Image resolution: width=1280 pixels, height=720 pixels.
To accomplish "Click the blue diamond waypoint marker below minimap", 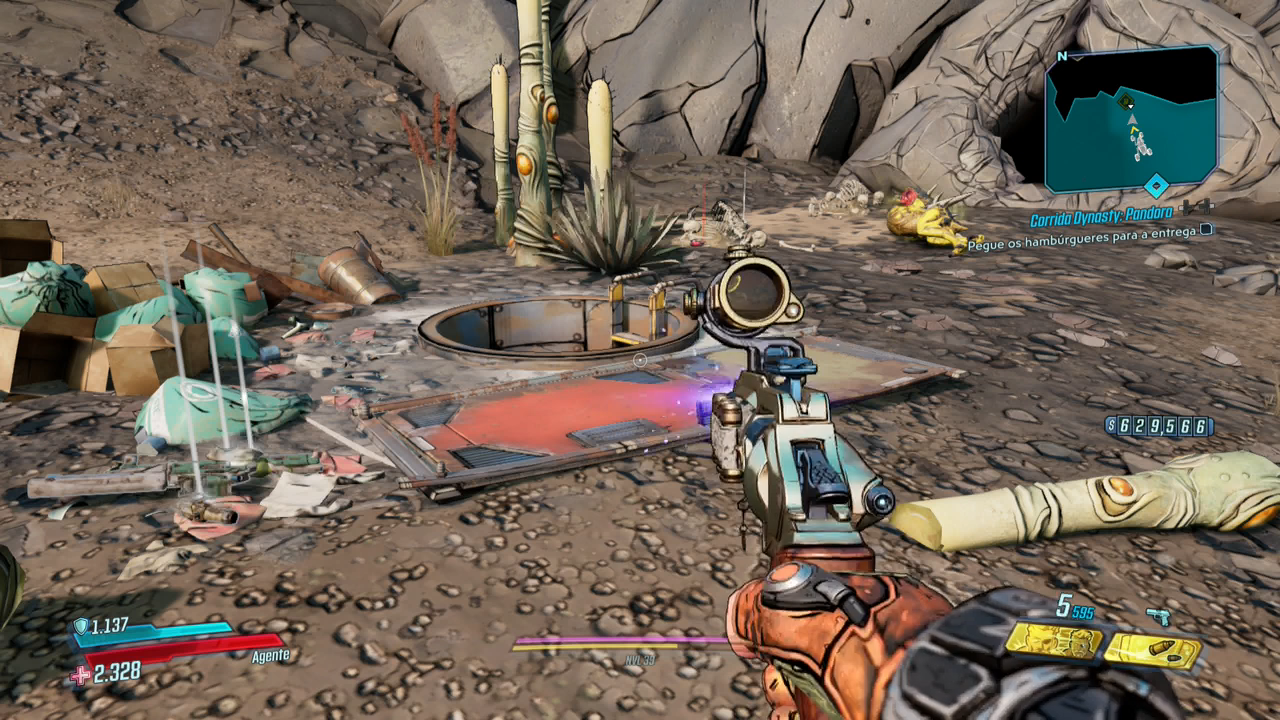I will [x=1156, y=187].
